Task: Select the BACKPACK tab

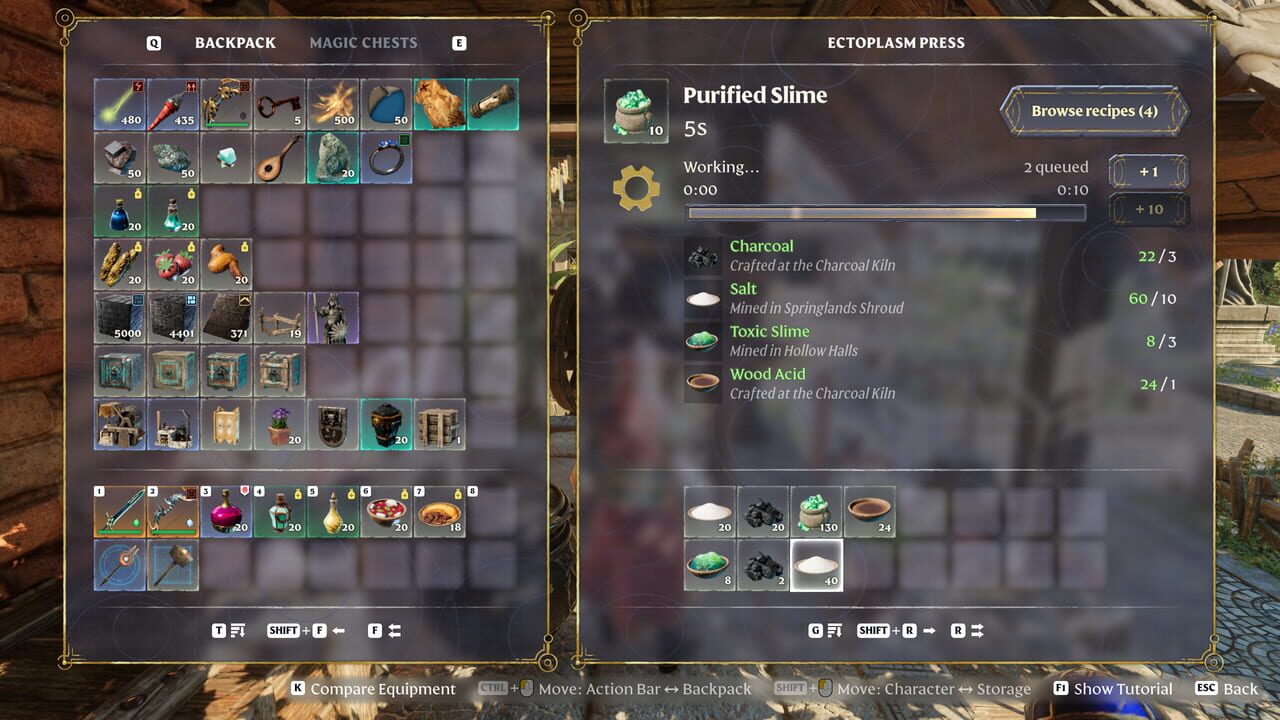Action: [x=235, y=42]
